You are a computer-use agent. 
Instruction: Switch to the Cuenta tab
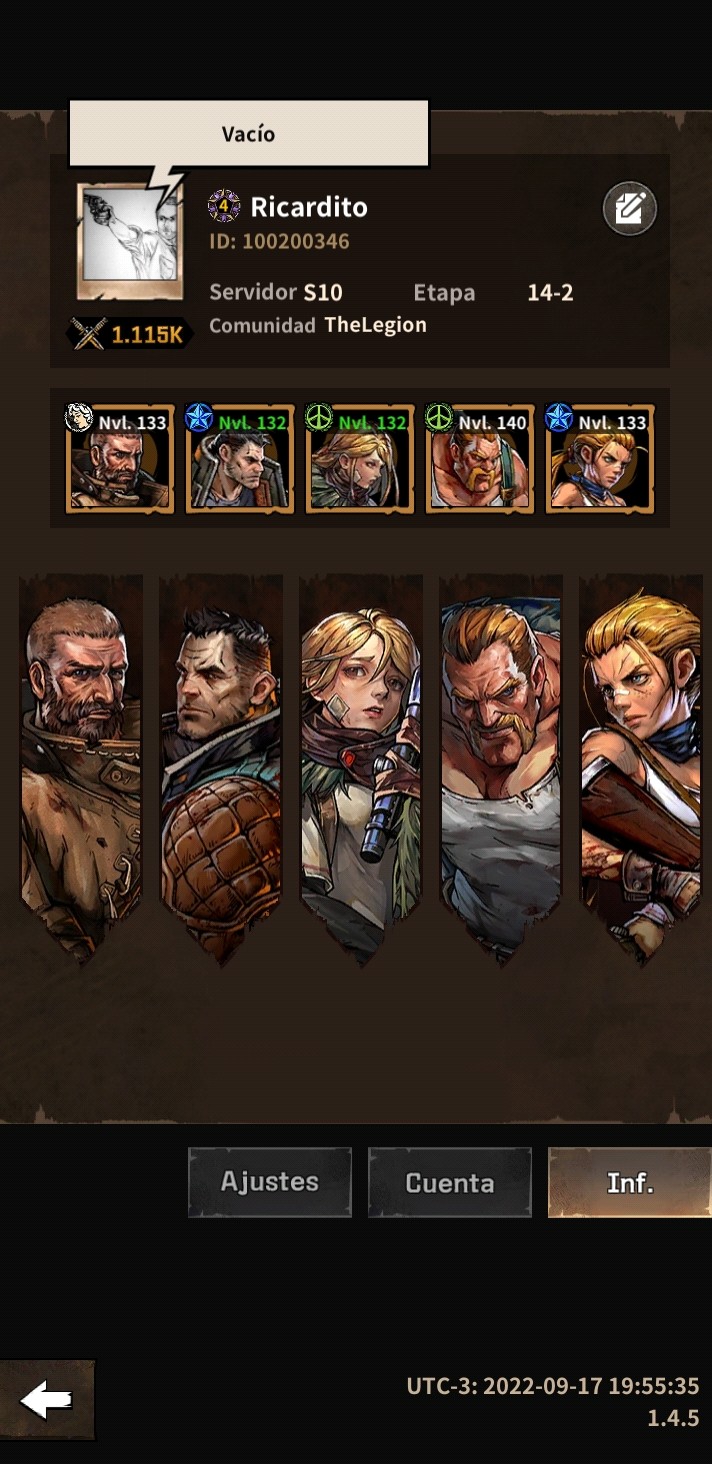coord(449,1182)
